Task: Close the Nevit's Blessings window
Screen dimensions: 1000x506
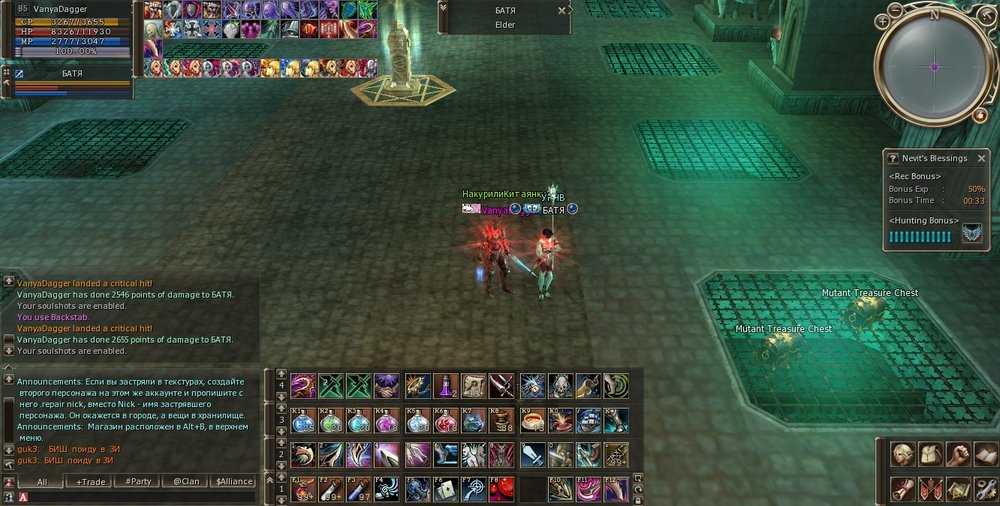Action: 981,158
